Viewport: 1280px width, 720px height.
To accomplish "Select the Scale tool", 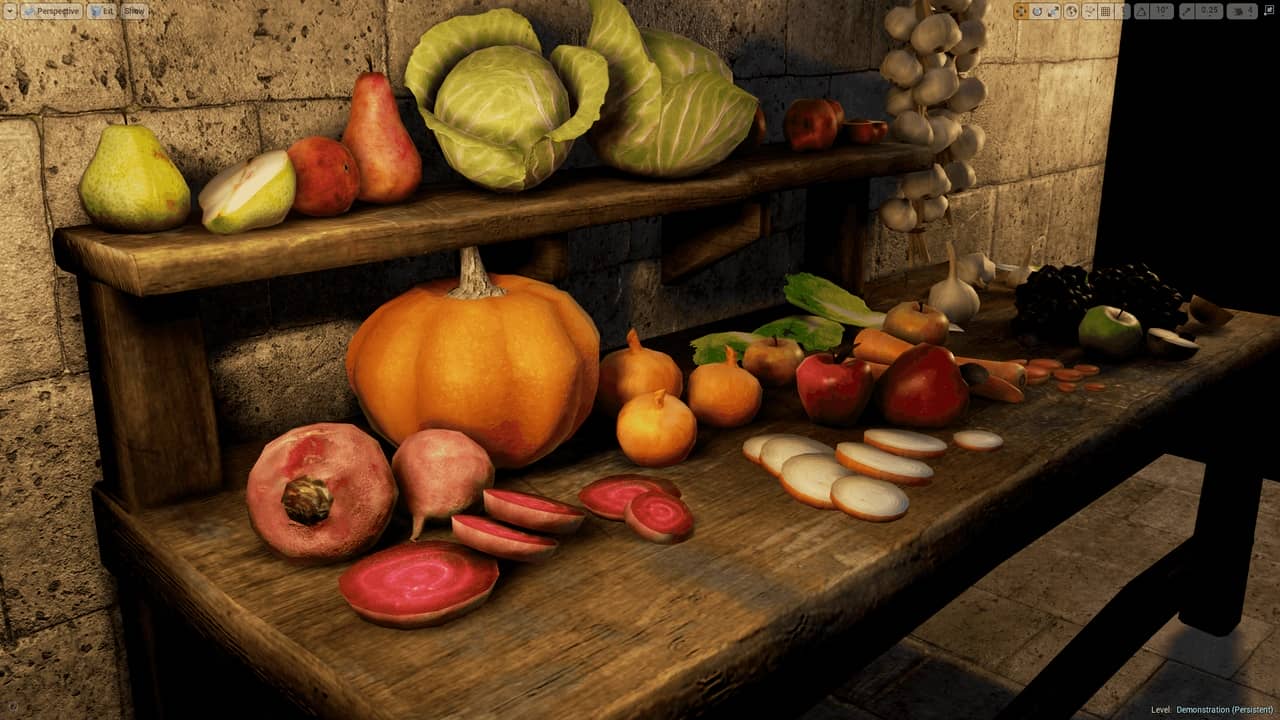I will click(1053, 10).
